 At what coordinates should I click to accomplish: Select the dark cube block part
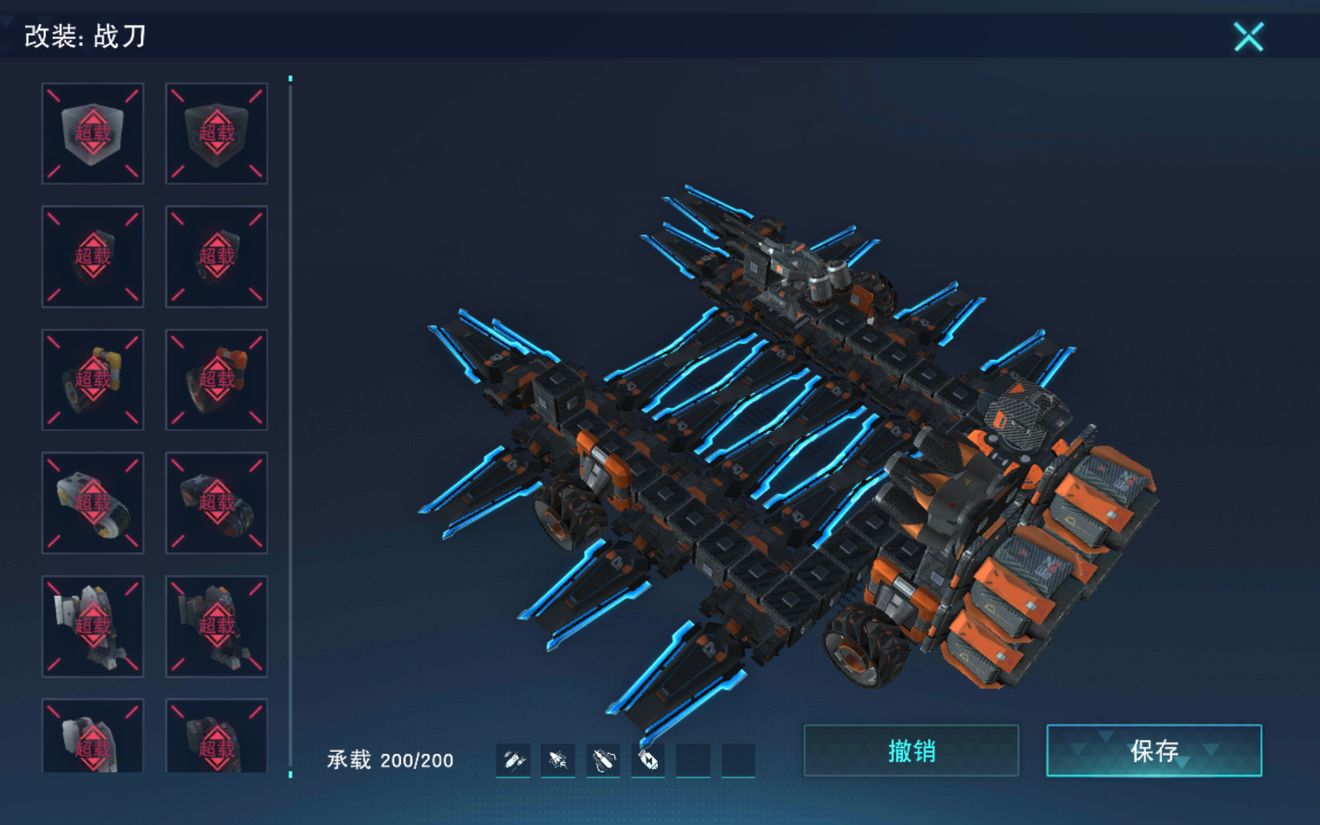(216, 133)
